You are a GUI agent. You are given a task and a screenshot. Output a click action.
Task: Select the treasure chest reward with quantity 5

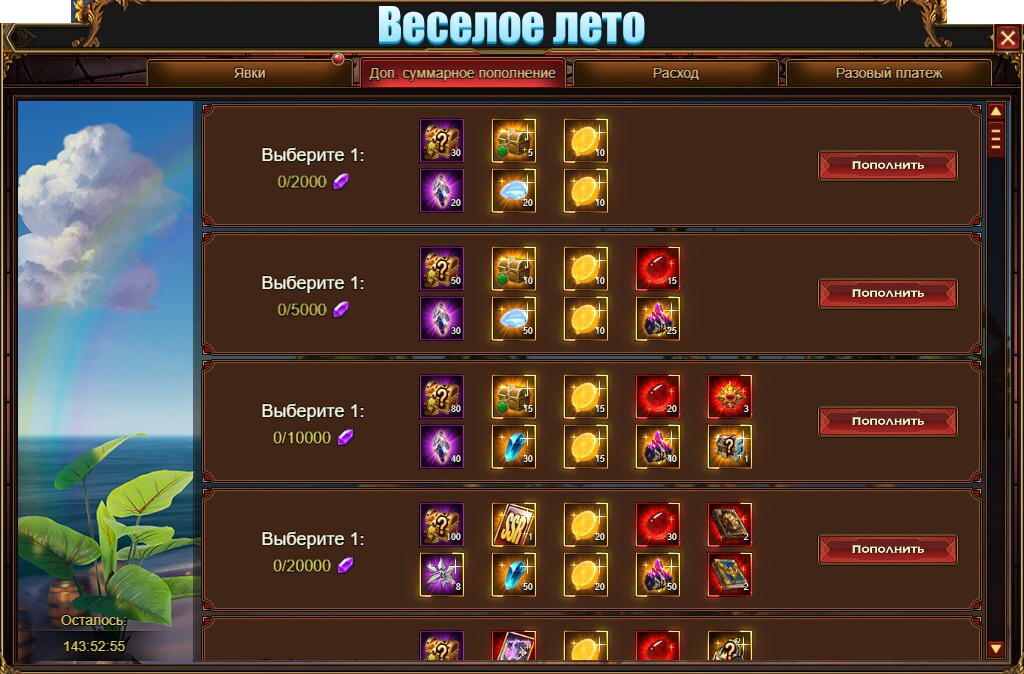(x=513, y=141)
